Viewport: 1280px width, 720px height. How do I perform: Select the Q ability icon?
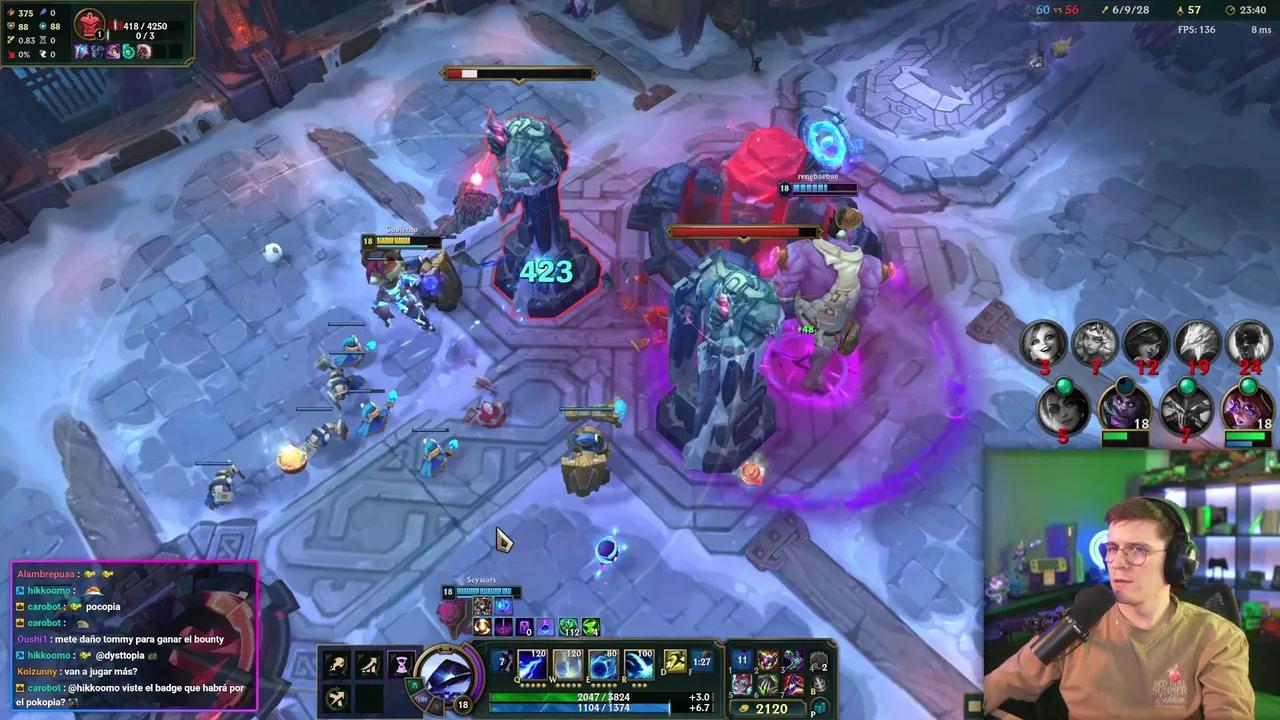(x=530, y=665)
